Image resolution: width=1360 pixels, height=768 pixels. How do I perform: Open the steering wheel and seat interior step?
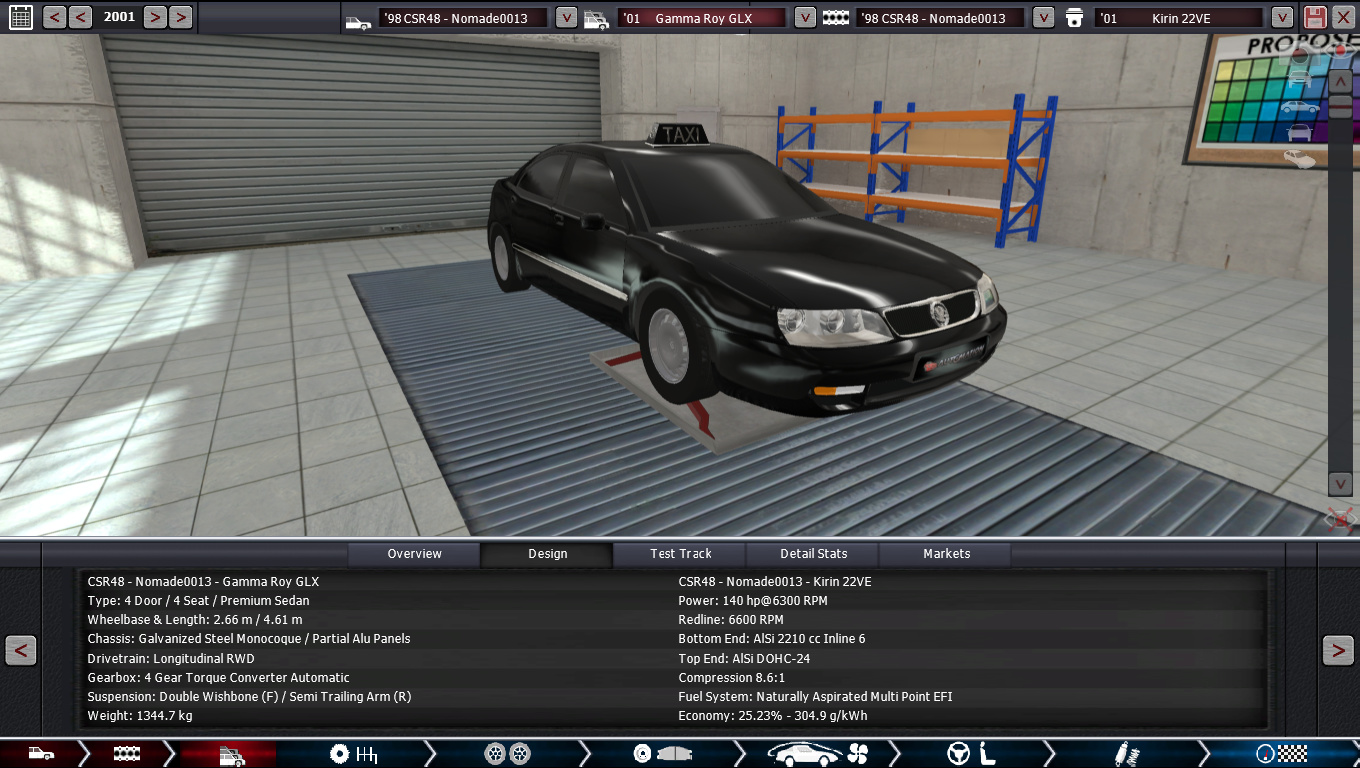[x=972, y=754]
